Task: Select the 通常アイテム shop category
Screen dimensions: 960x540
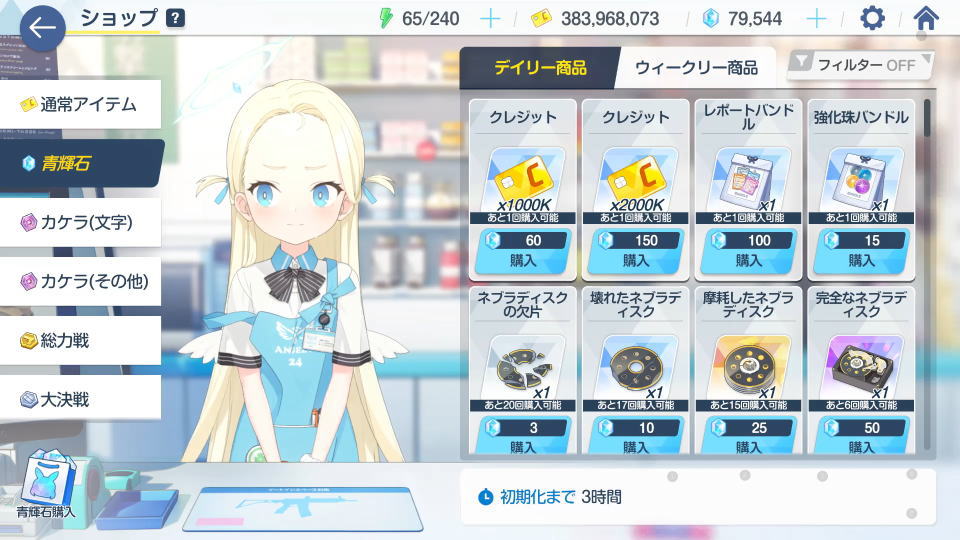Action: pyautogui.click(x=80, y=104)
